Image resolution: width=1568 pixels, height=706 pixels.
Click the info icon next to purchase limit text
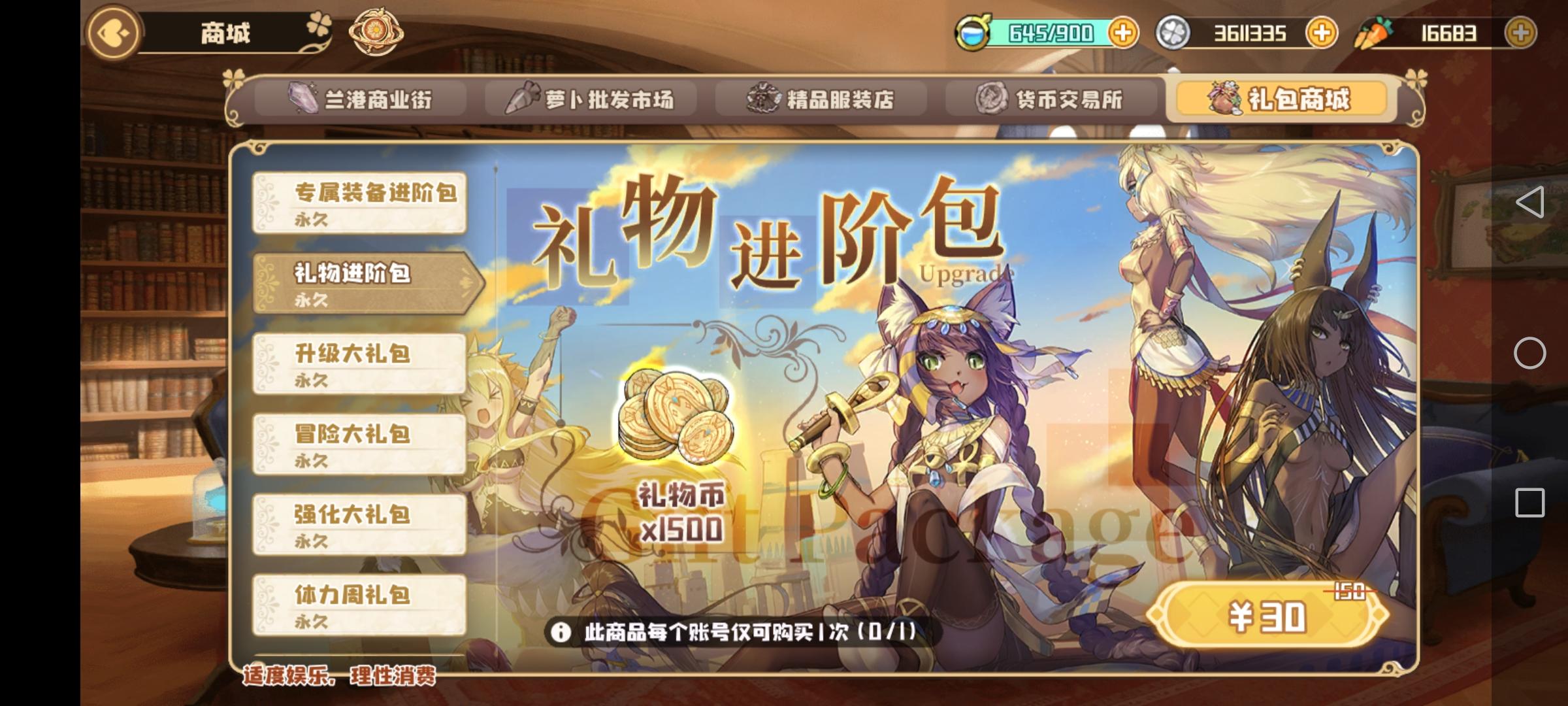click(x=562, y=632)
